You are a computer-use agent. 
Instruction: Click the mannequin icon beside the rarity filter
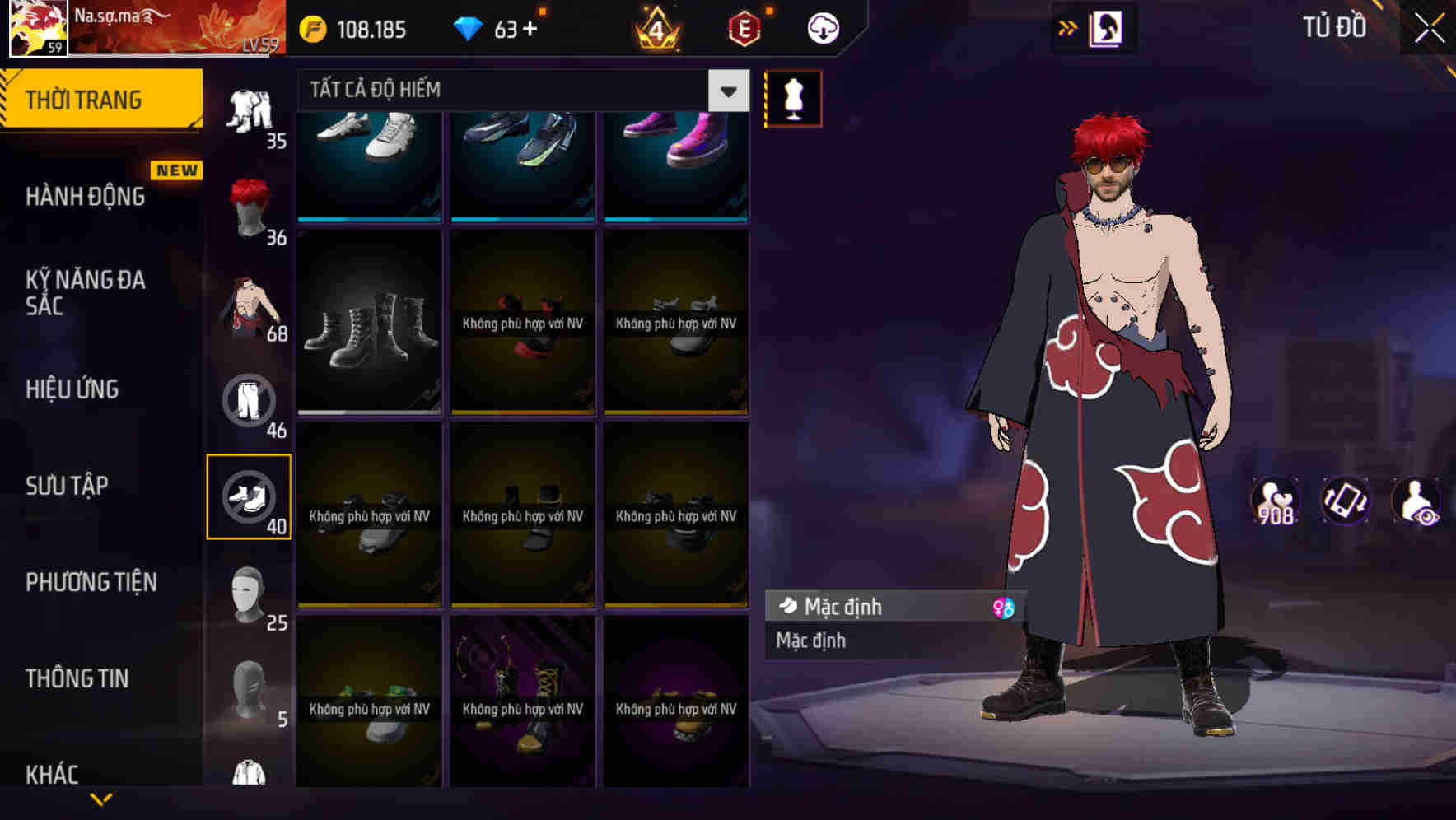[x=793, y=97]
